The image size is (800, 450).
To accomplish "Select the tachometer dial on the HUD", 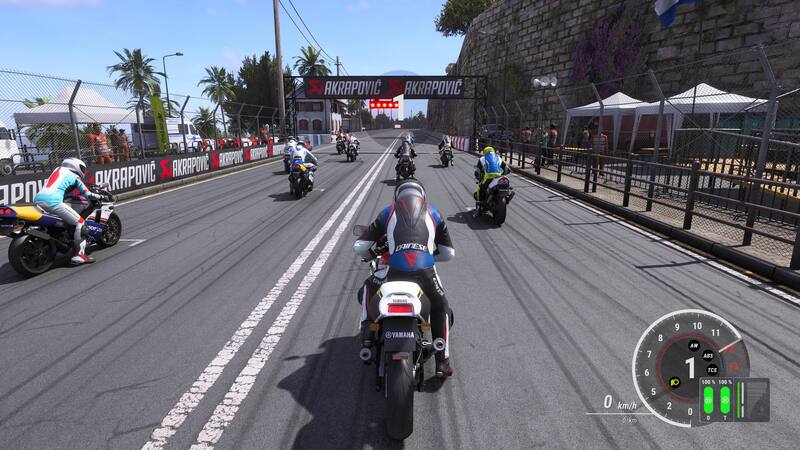I will [x=689, y=366].
